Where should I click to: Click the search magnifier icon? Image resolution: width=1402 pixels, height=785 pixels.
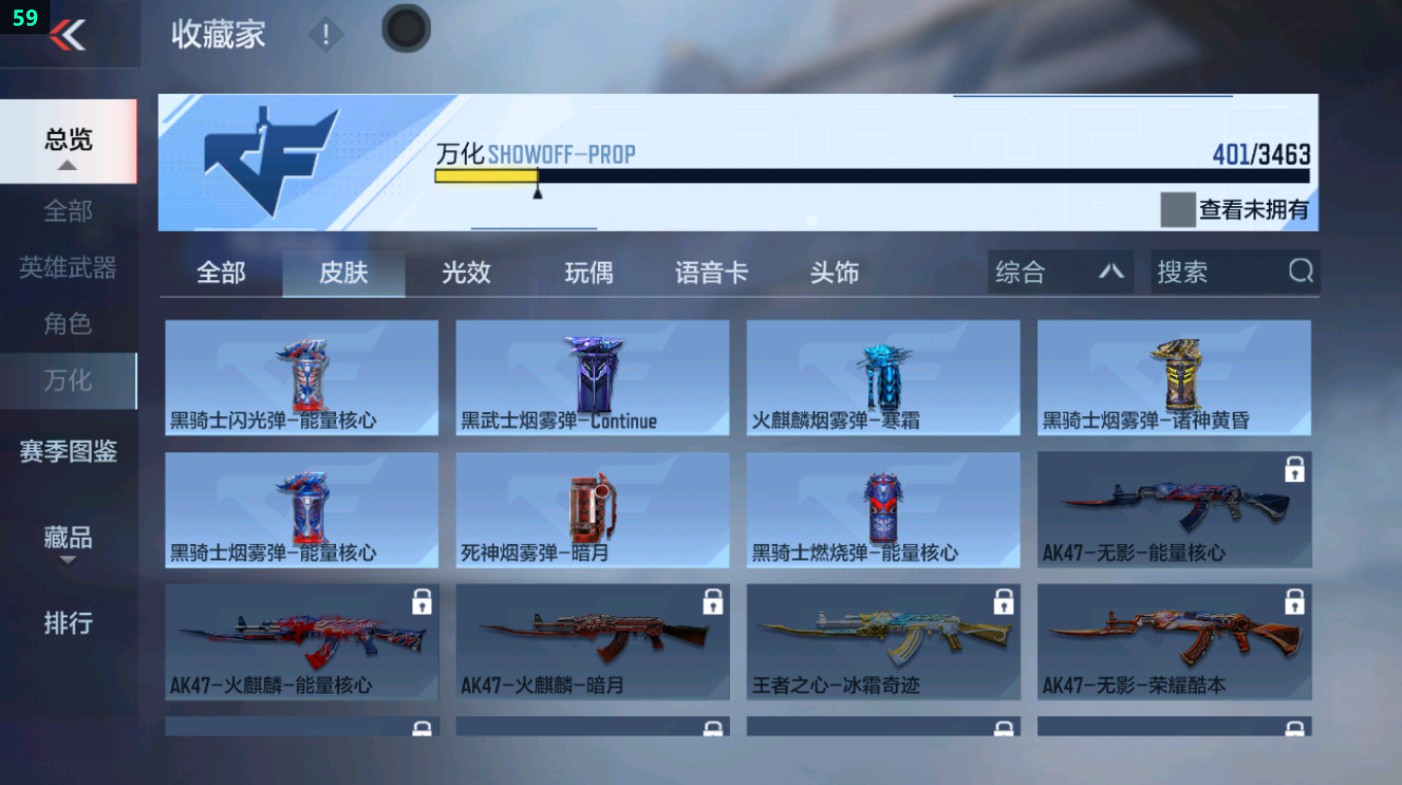(1299, 271)
